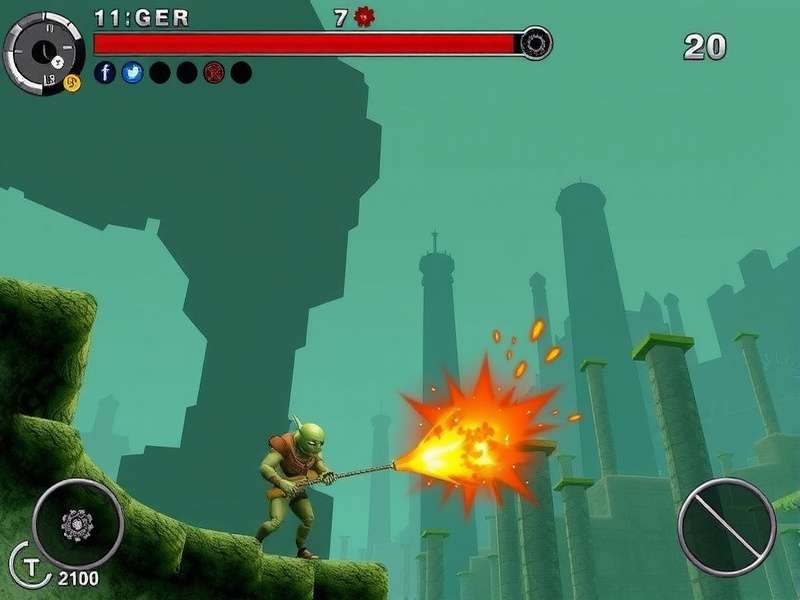Screen dimensions: 800x600
Task: Click the circular T token icon
Action: pos(28,563)
